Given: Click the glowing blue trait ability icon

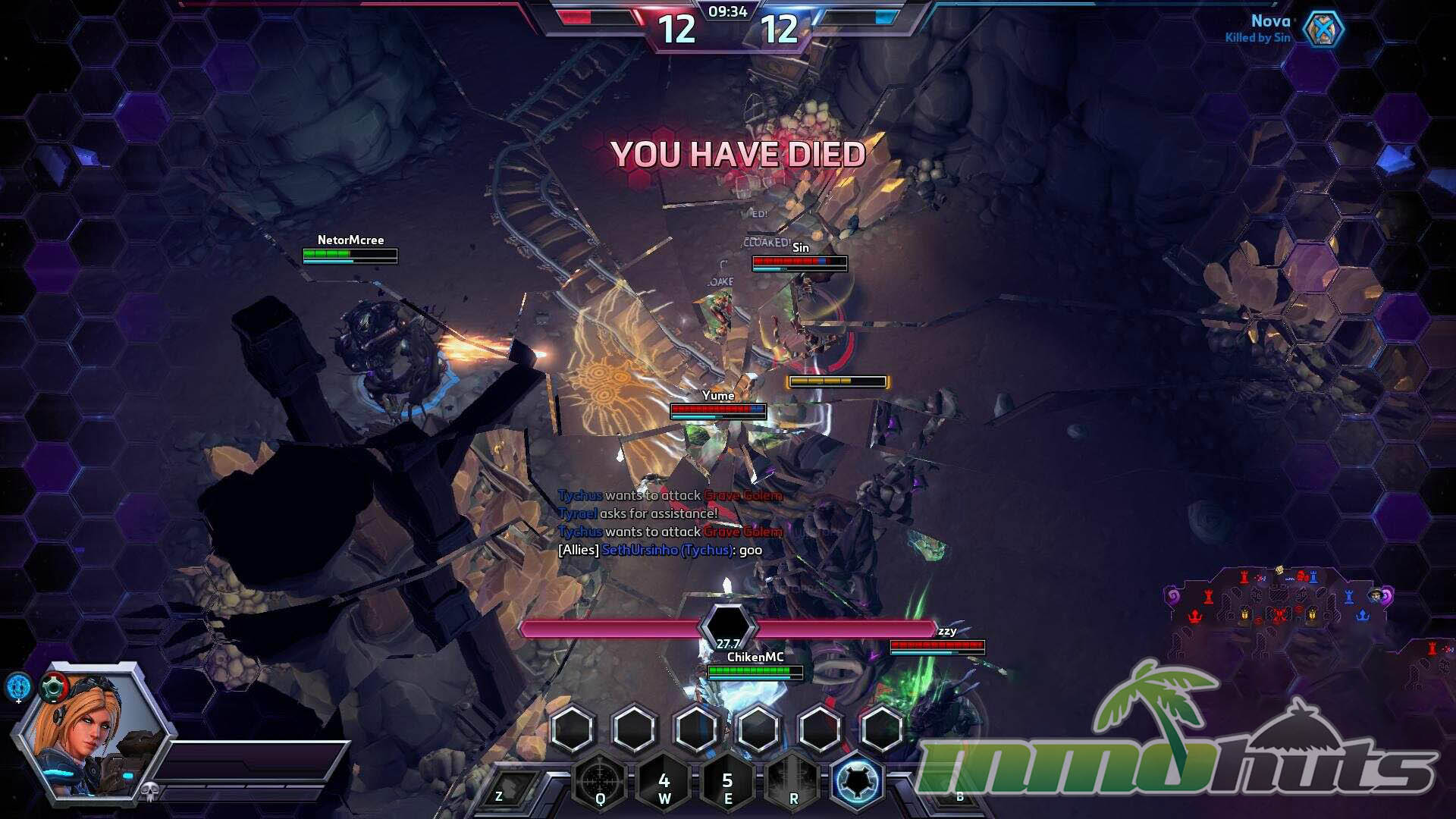Looking at the screenshot, I should point(858,780).
